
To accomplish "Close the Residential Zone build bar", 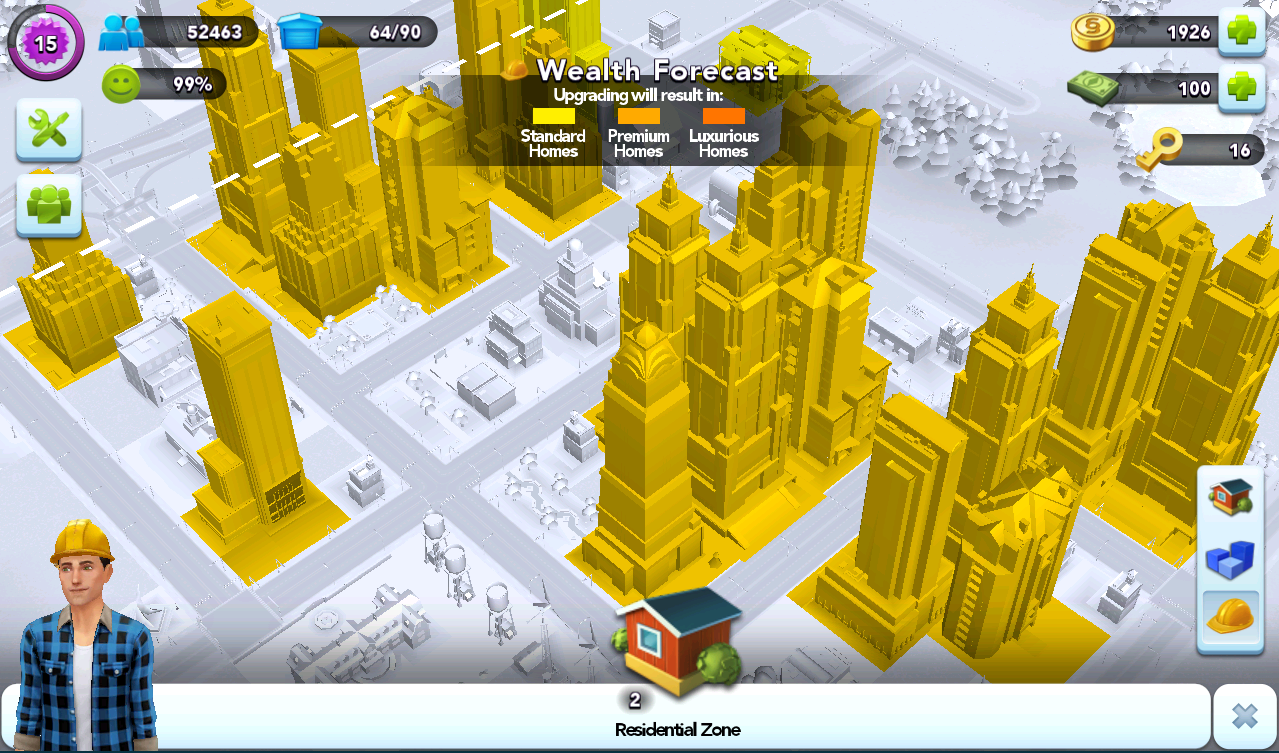I will tap(1244, 716).
